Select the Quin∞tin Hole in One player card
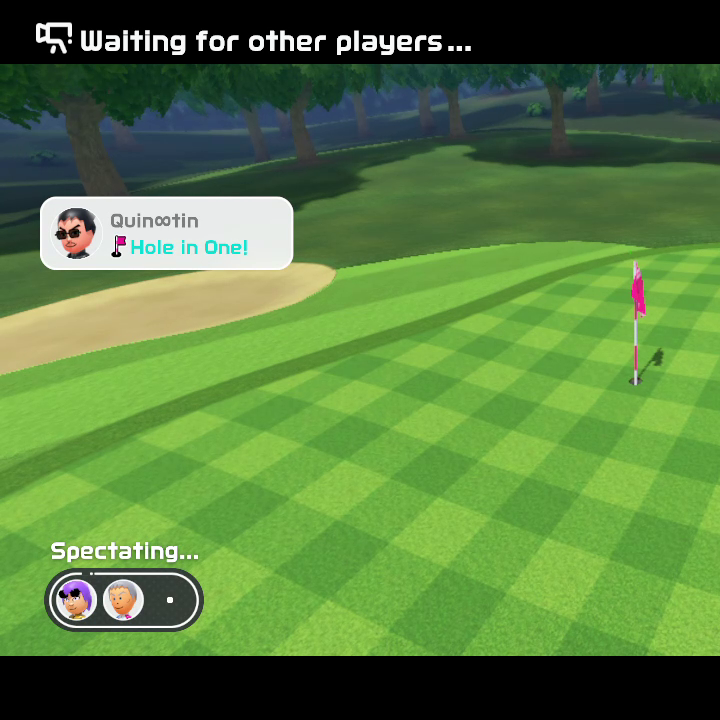 tap(167, 234)
